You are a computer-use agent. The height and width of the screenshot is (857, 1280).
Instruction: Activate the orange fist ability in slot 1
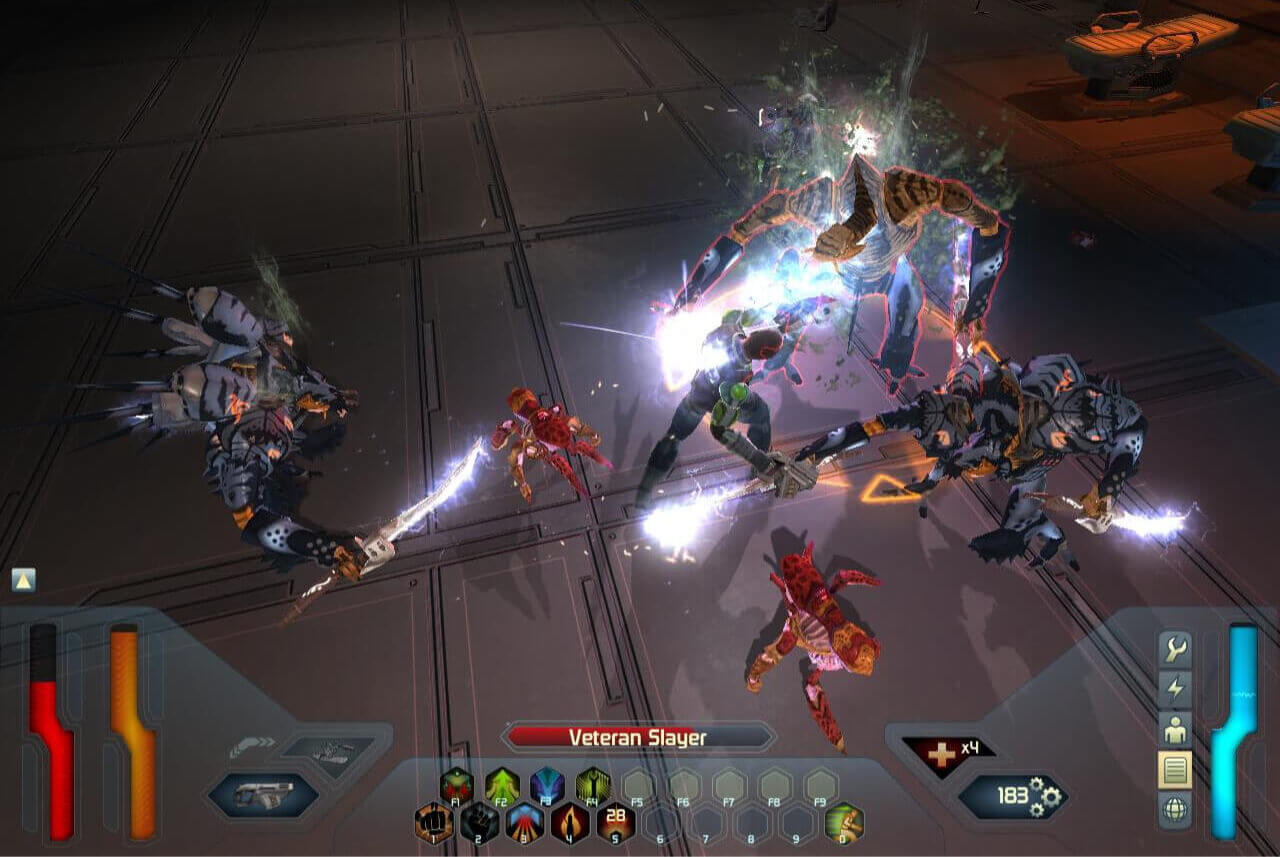[434, 823]
